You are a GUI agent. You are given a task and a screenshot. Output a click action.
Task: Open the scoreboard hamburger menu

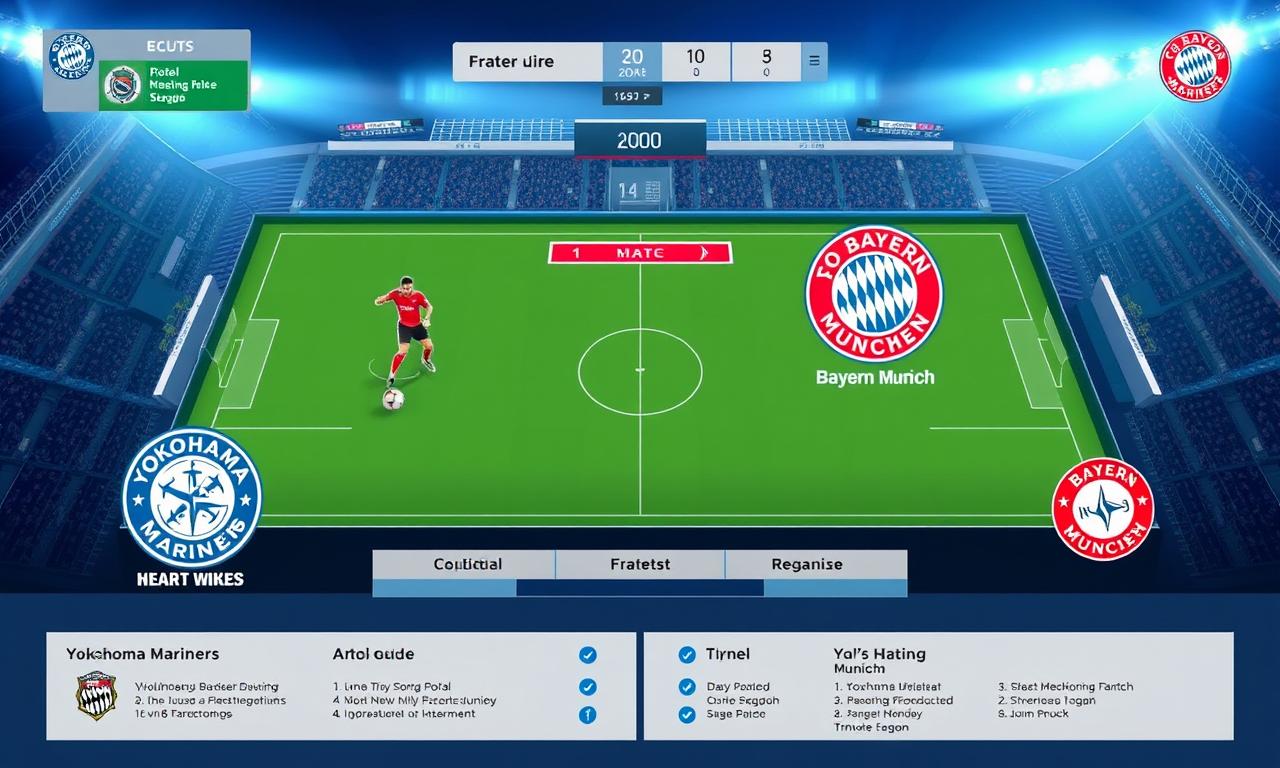click(814, 61)
